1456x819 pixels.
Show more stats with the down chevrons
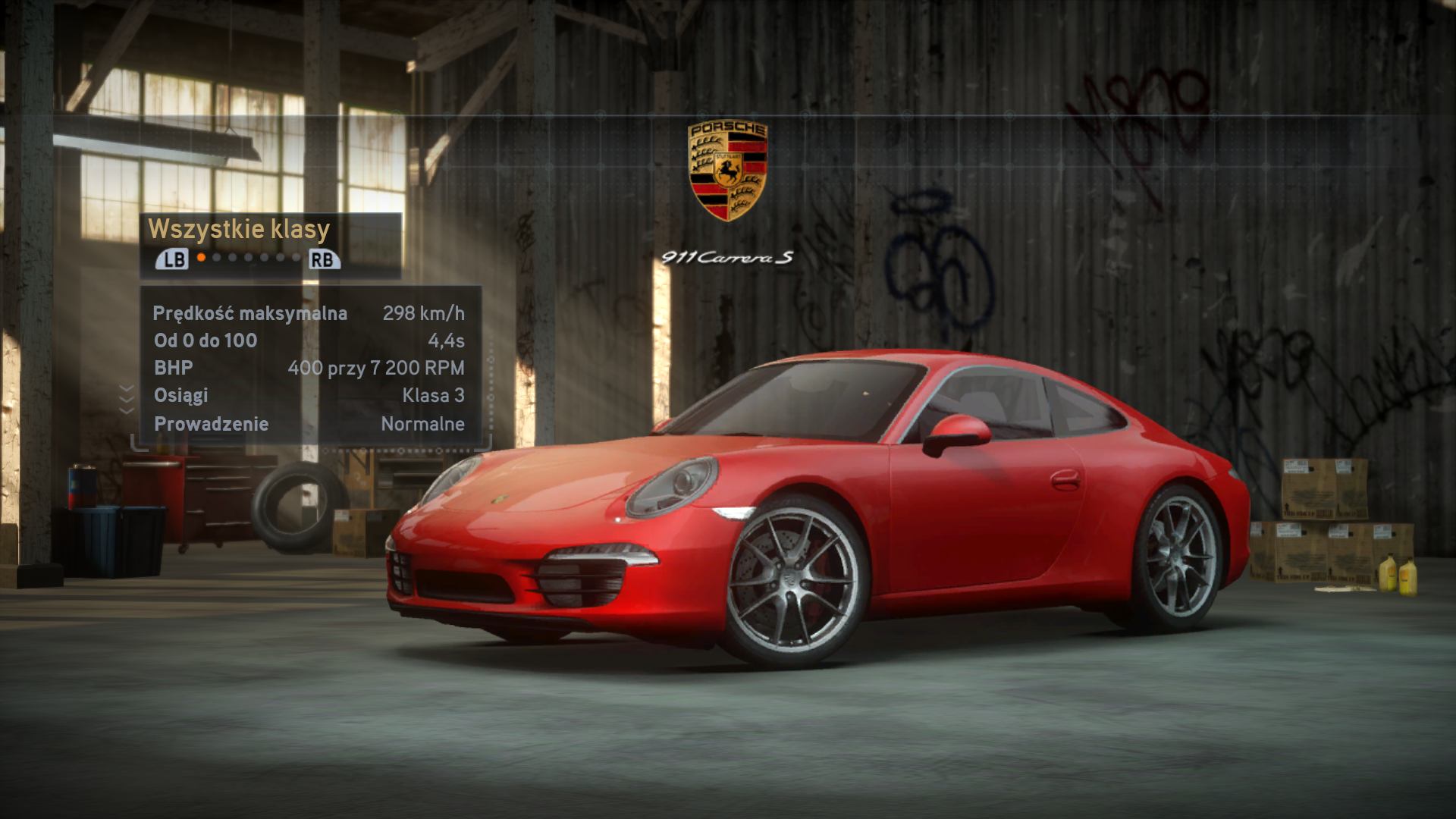pos(127,399)
